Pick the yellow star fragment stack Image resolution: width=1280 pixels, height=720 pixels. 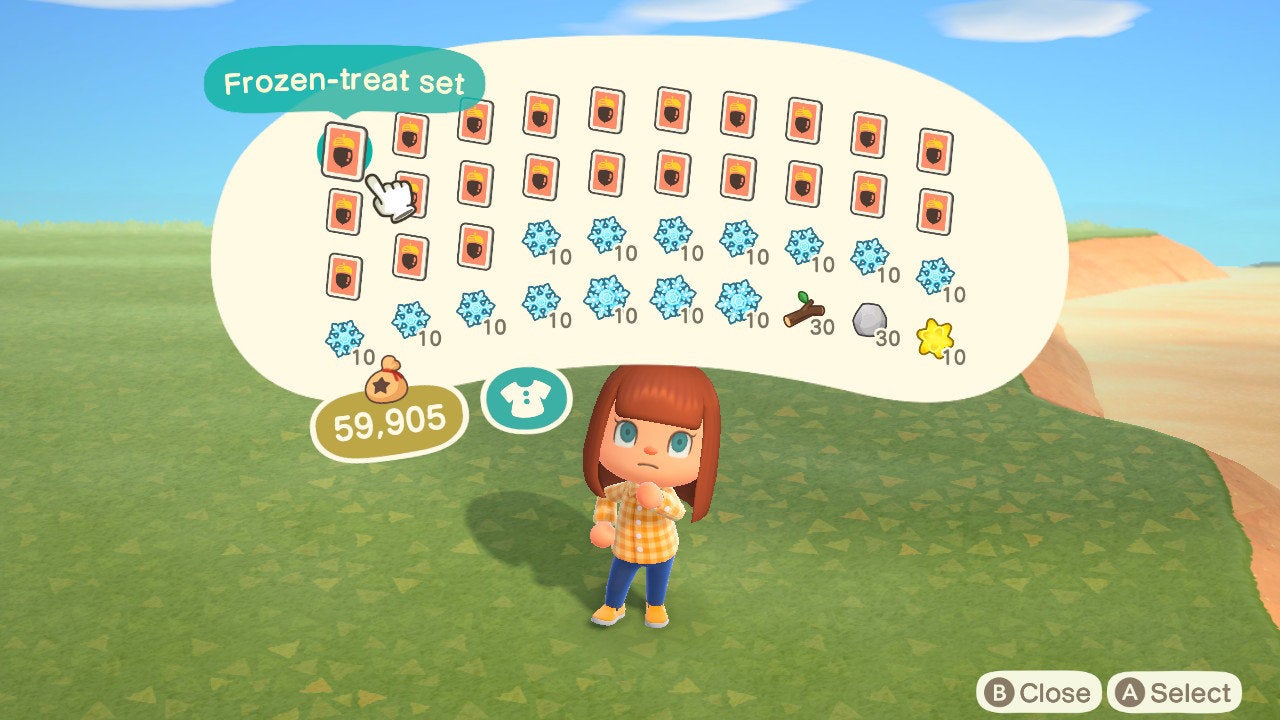(935, 339)
